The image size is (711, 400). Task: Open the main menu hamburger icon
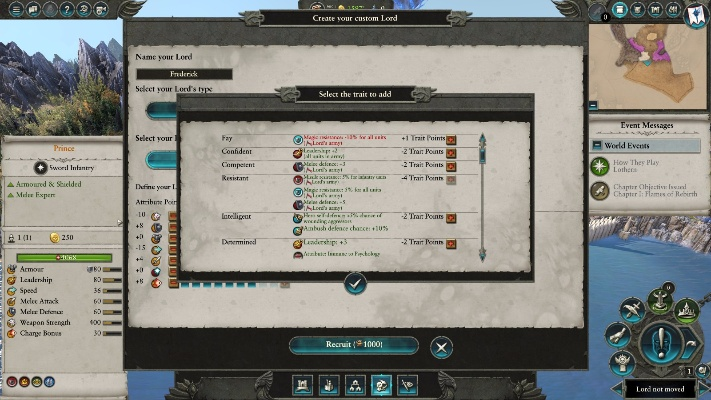coord(13,10)
